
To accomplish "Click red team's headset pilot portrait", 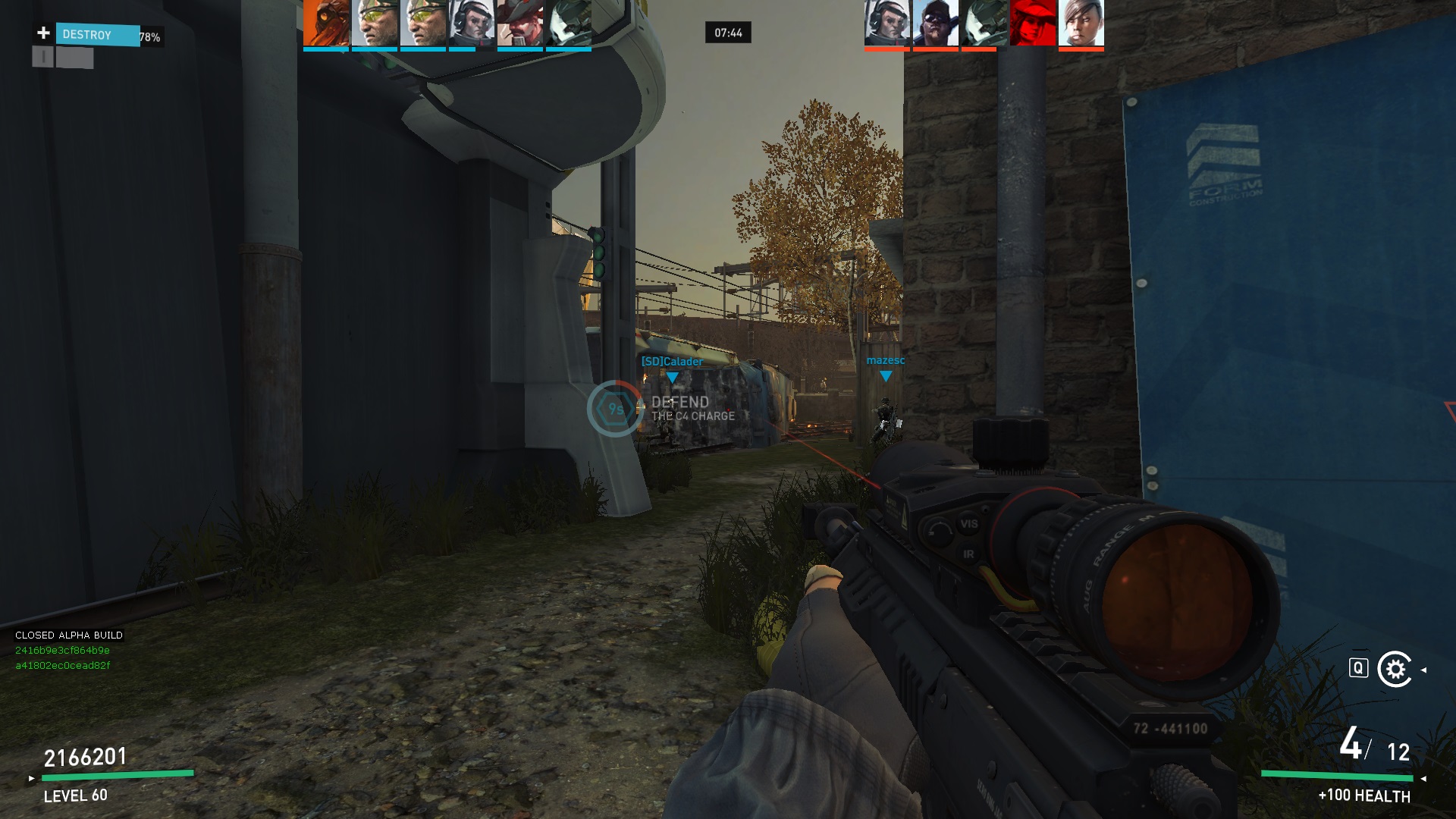I will tap(887, 23).
